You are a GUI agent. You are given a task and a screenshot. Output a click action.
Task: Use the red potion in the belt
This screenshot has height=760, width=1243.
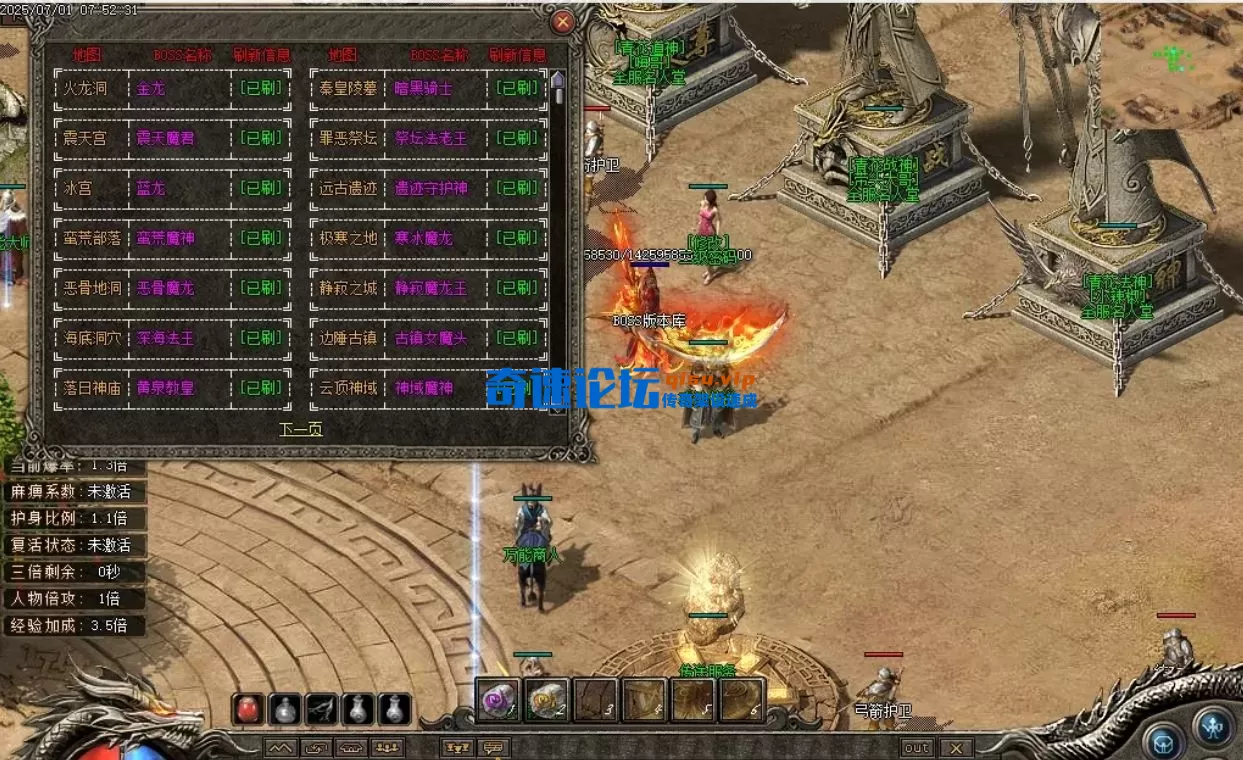pos(248,709)
